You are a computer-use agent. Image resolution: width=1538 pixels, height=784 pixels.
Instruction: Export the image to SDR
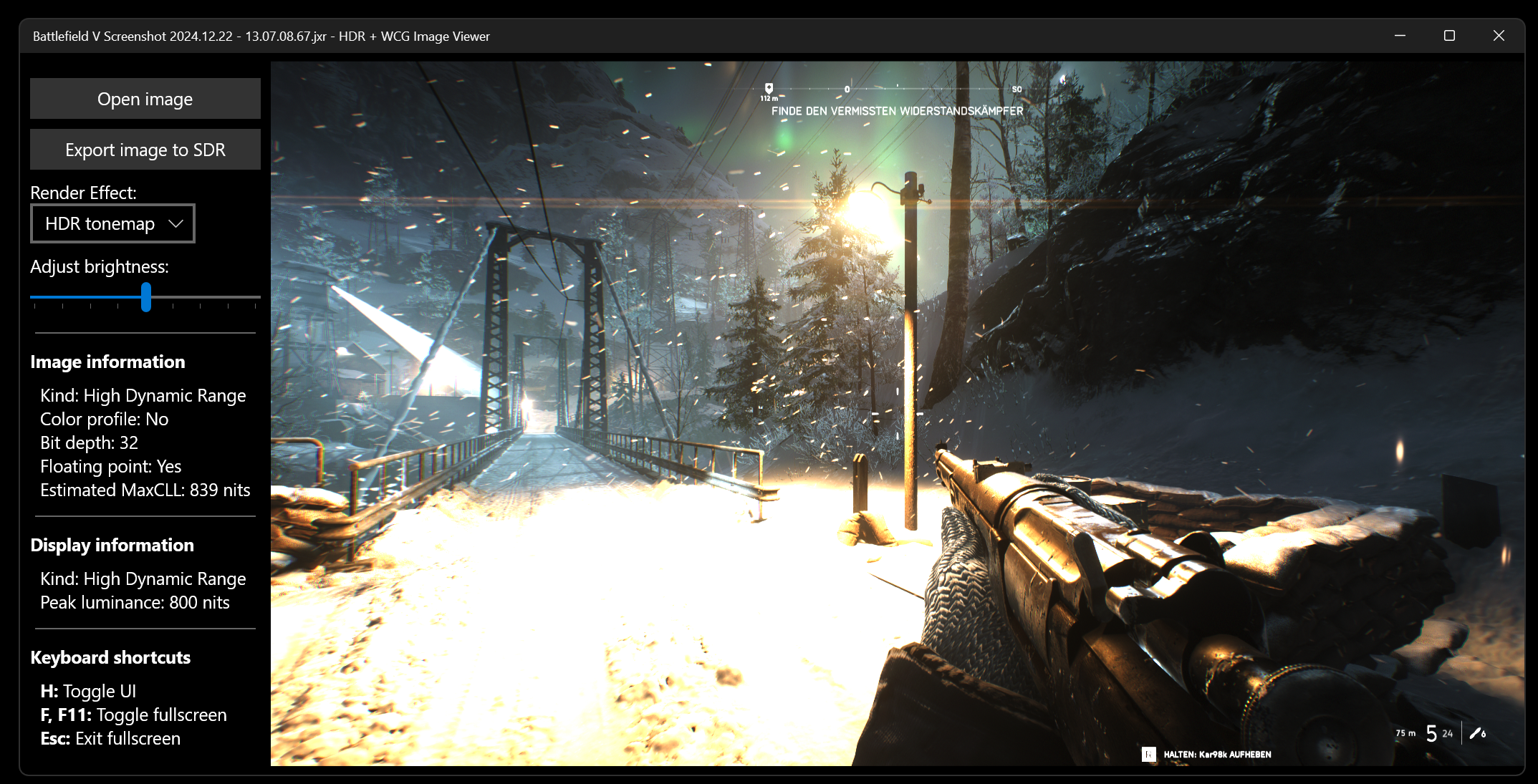tap(145, 149)
